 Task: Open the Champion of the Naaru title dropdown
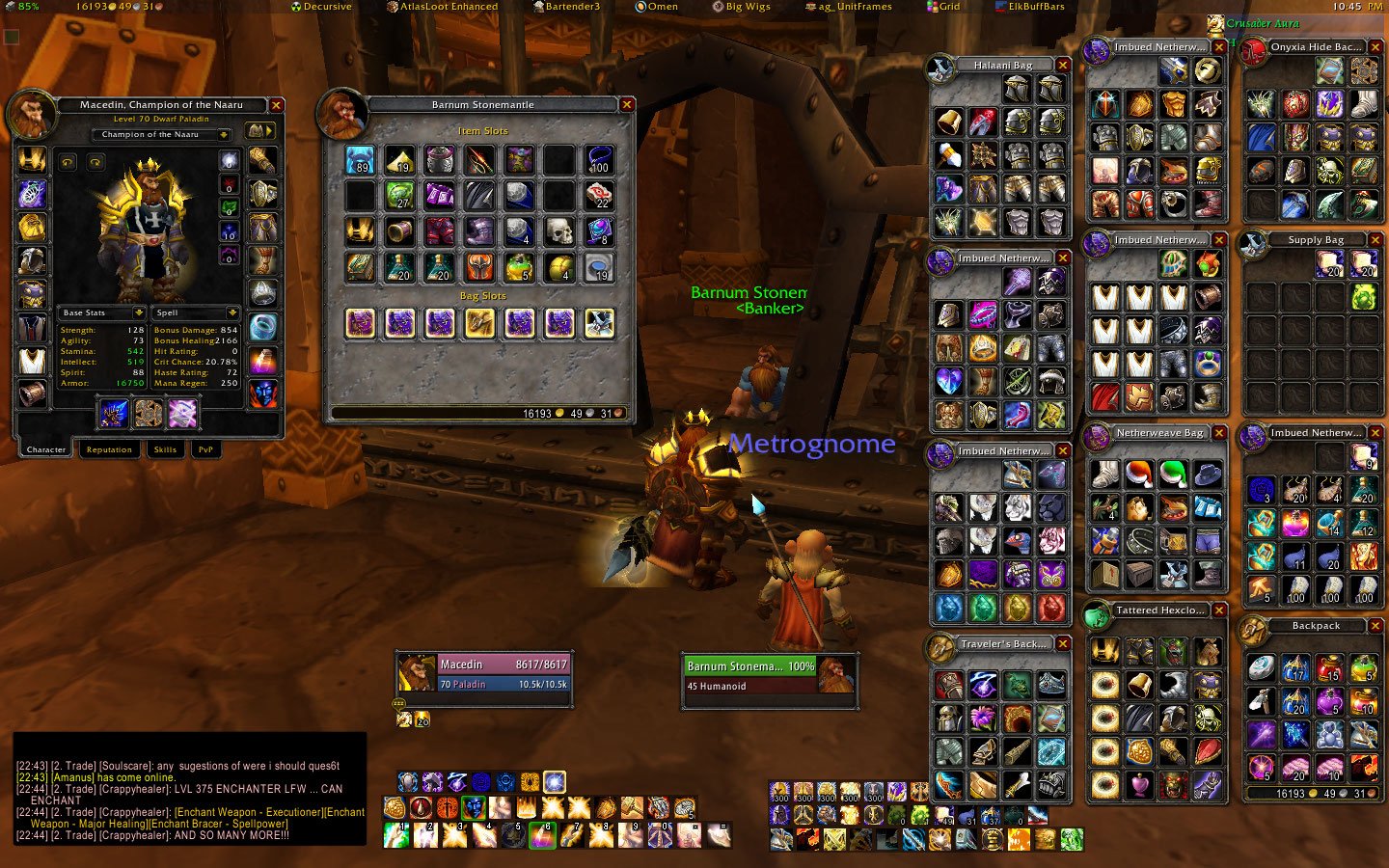(224, 135)
